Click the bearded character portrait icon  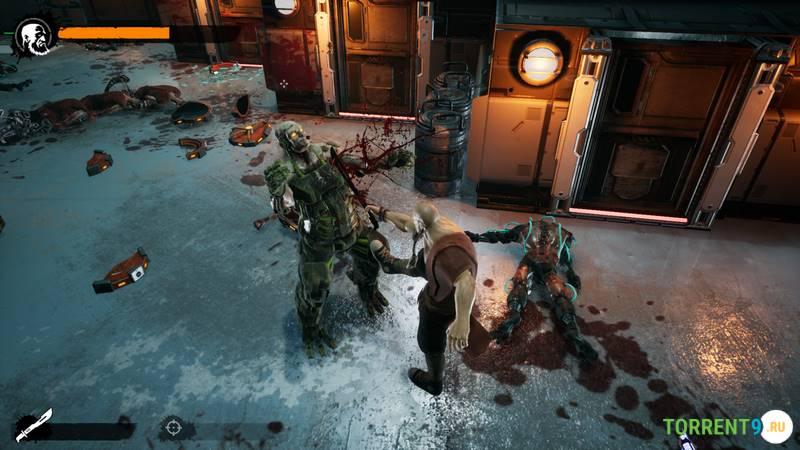pyautogui.click(x=33, y=36)
